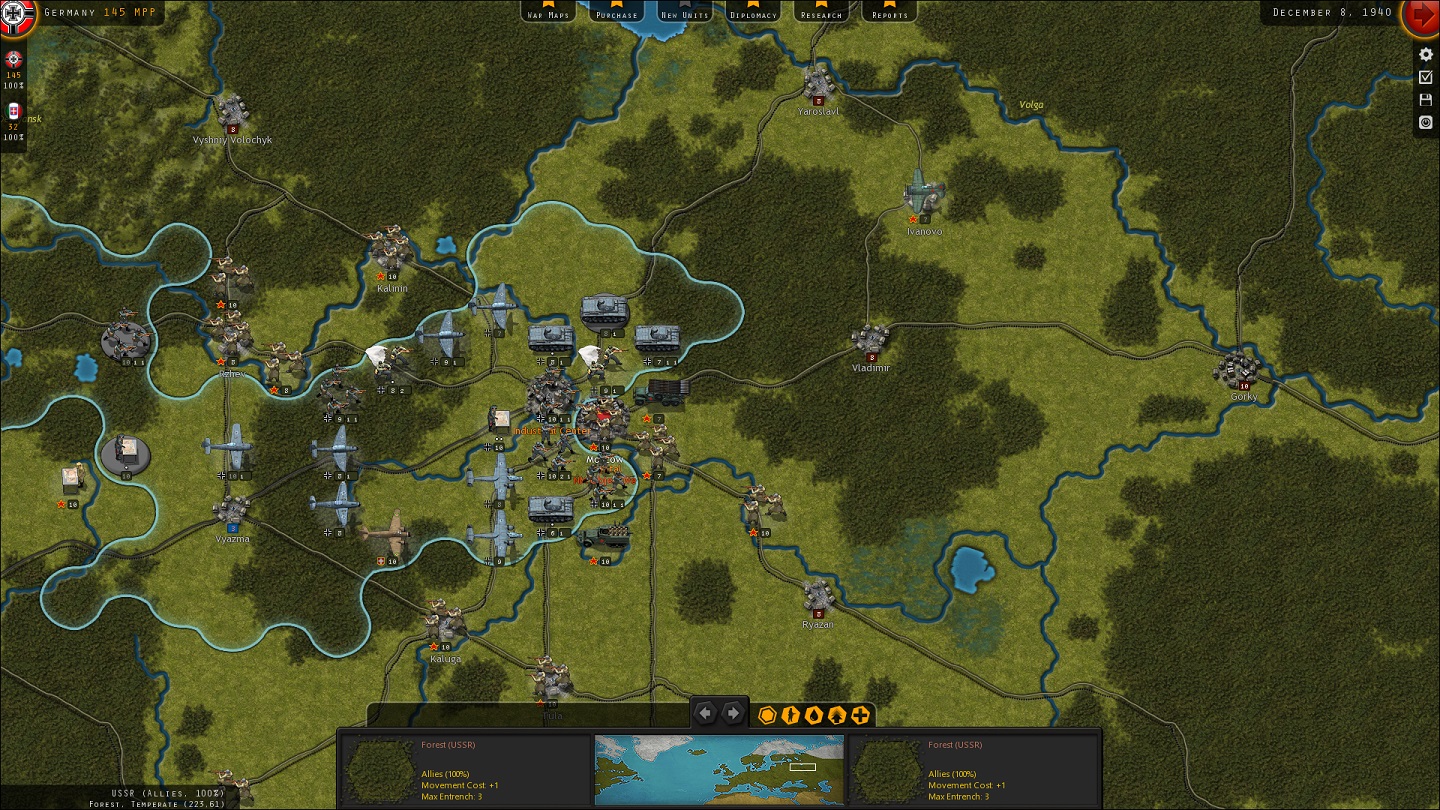
Task: Toggle the entrenchment chevron overlay
Action: coord(836,715)
